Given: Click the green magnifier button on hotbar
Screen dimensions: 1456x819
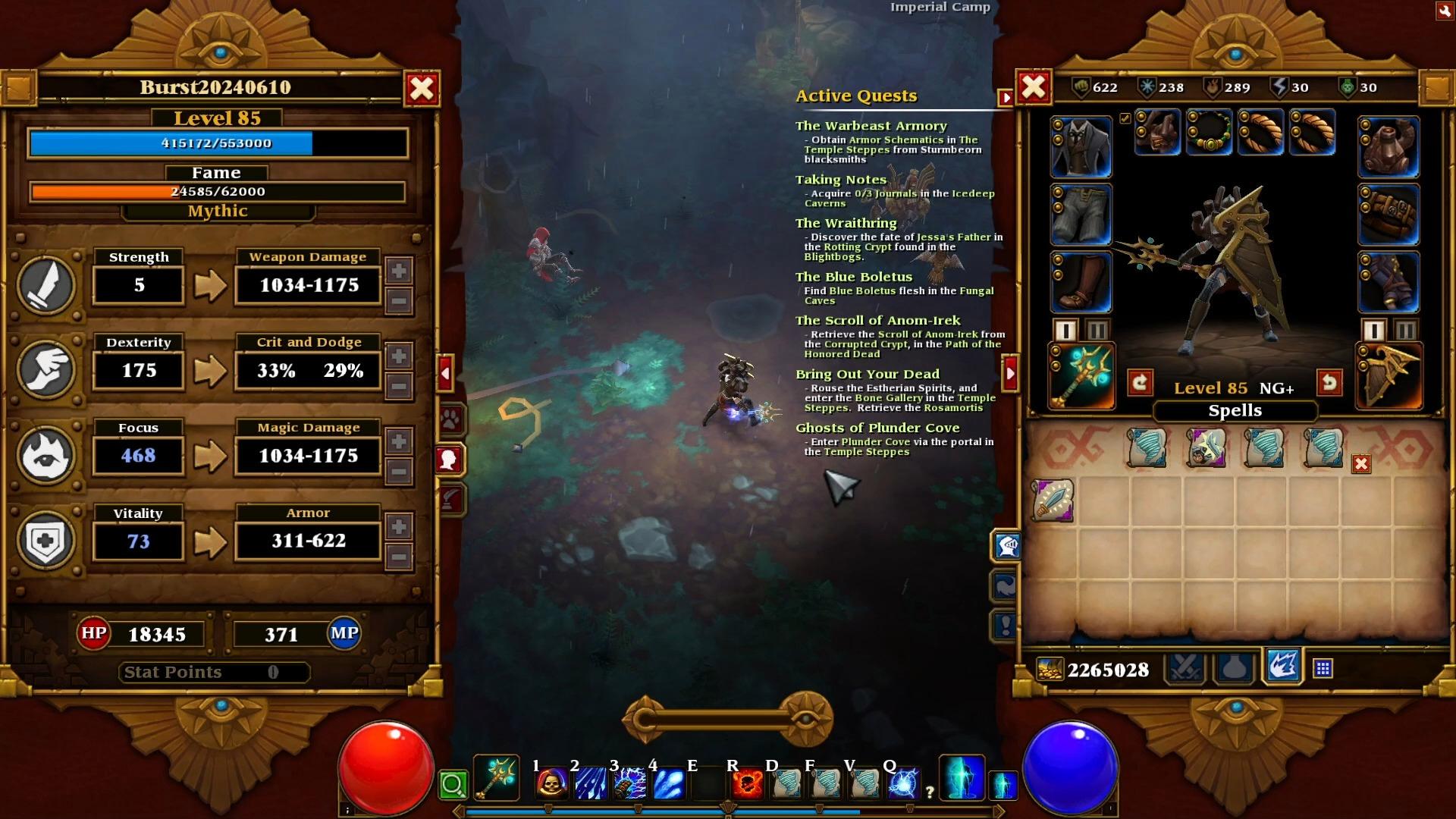Looking at the screenshot, I should pyautogui.click(x=453, y=784).
